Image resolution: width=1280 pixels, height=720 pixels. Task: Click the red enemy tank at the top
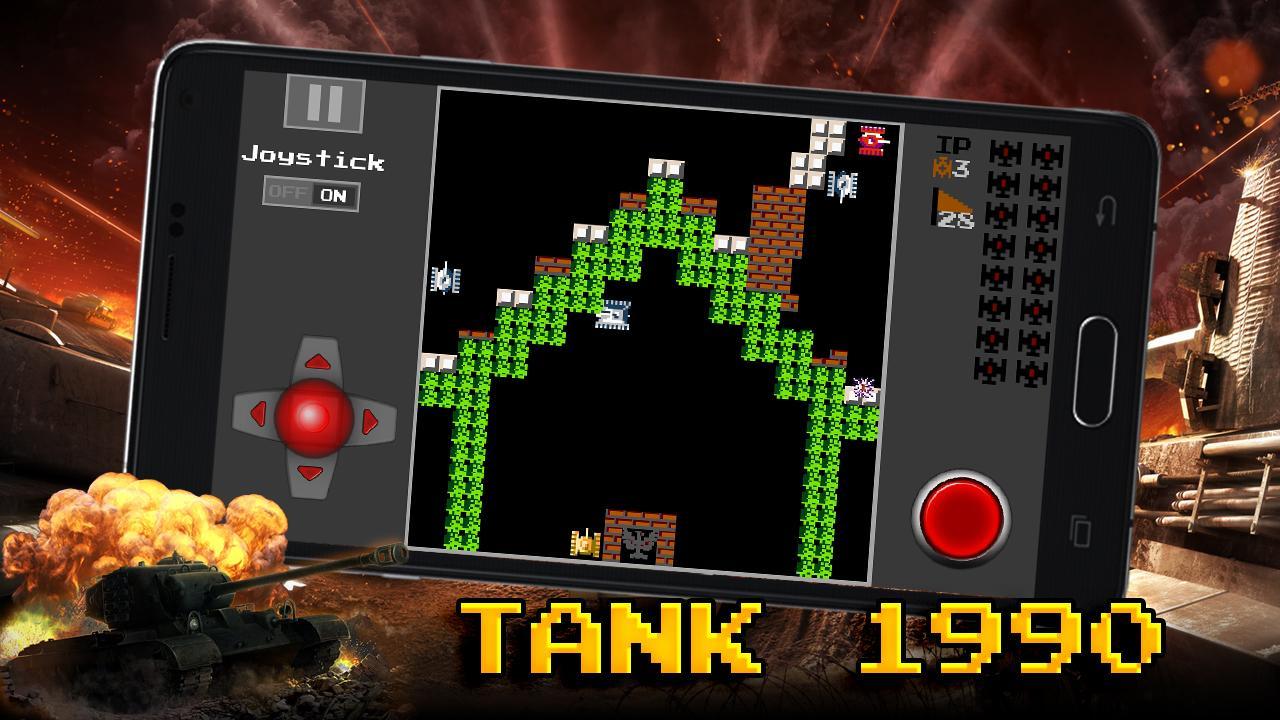pyautogui.click(x=872, y=140)
